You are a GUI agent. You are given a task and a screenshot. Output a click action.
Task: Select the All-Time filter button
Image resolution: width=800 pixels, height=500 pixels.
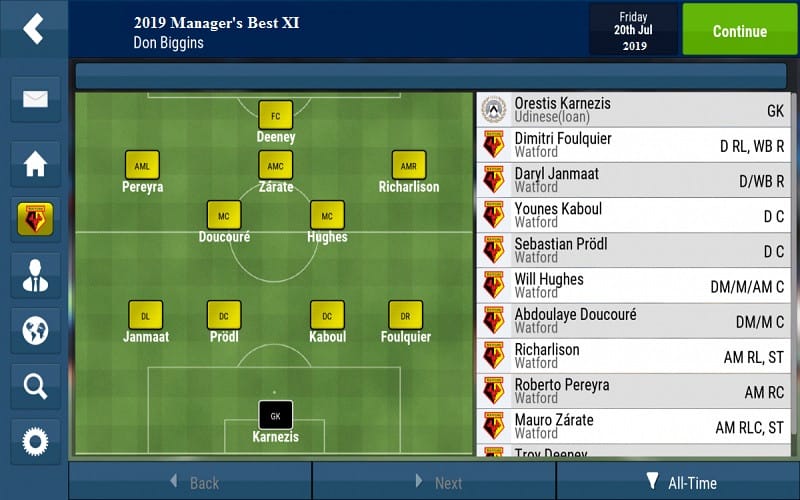point(681,482)
